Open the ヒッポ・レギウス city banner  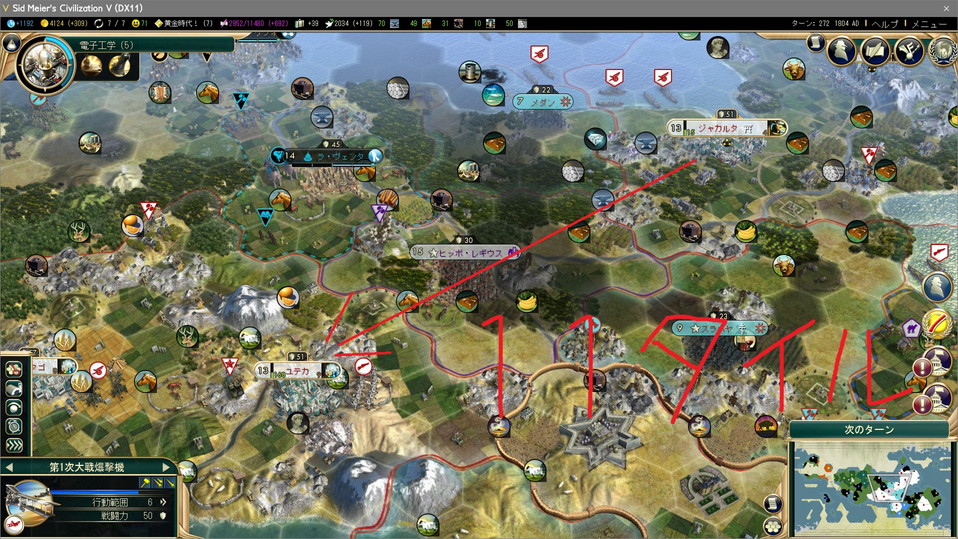click(x=466, y=253)
